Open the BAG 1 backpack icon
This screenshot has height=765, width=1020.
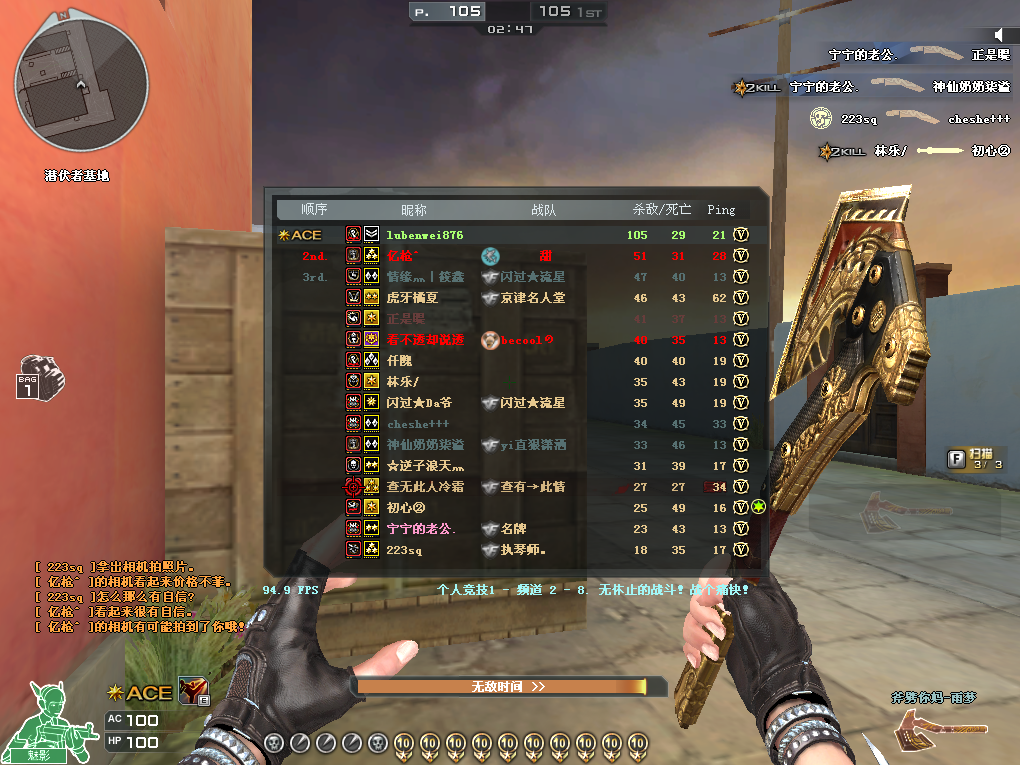41,377
